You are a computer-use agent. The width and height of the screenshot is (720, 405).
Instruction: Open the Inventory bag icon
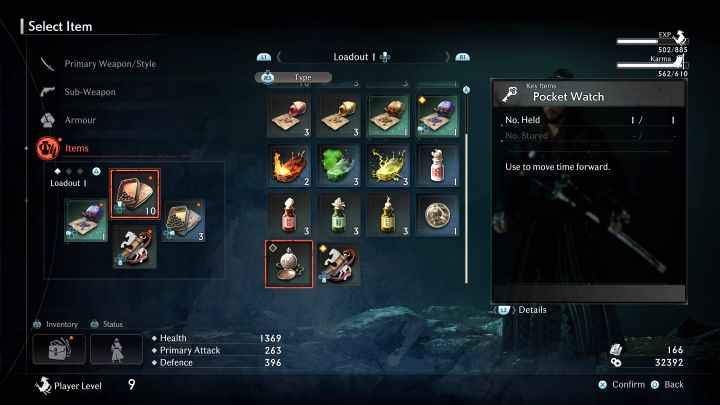click(x=58, y=349)
